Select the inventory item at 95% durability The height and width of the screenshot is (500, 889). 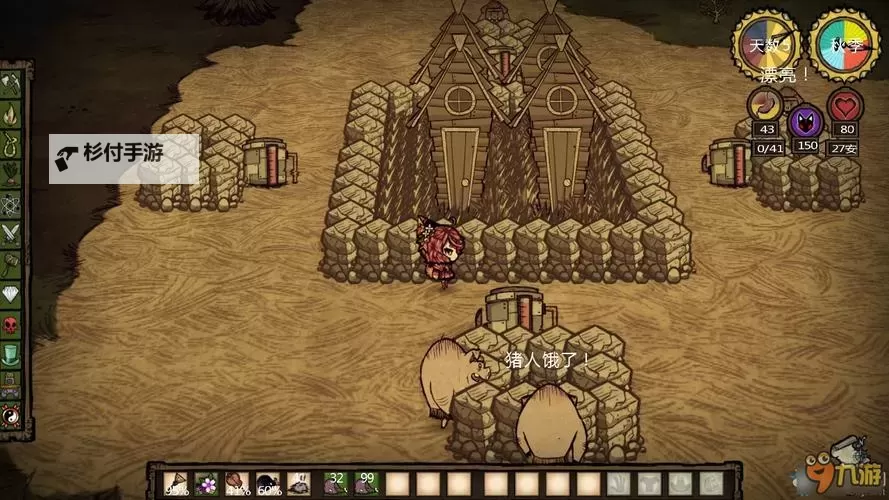(x=175, y=484)
